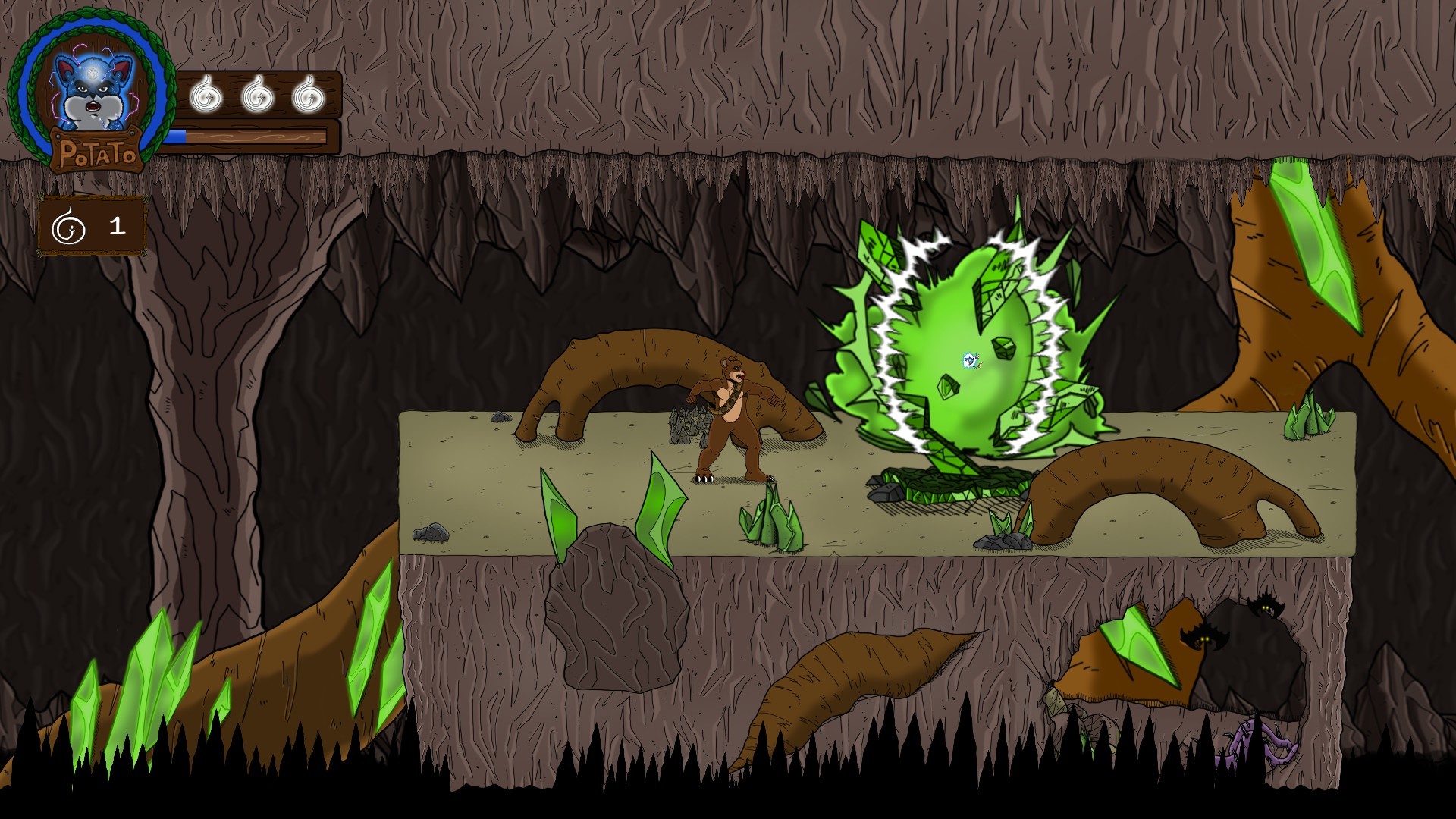Select the middle swirl charge icon

256,95
